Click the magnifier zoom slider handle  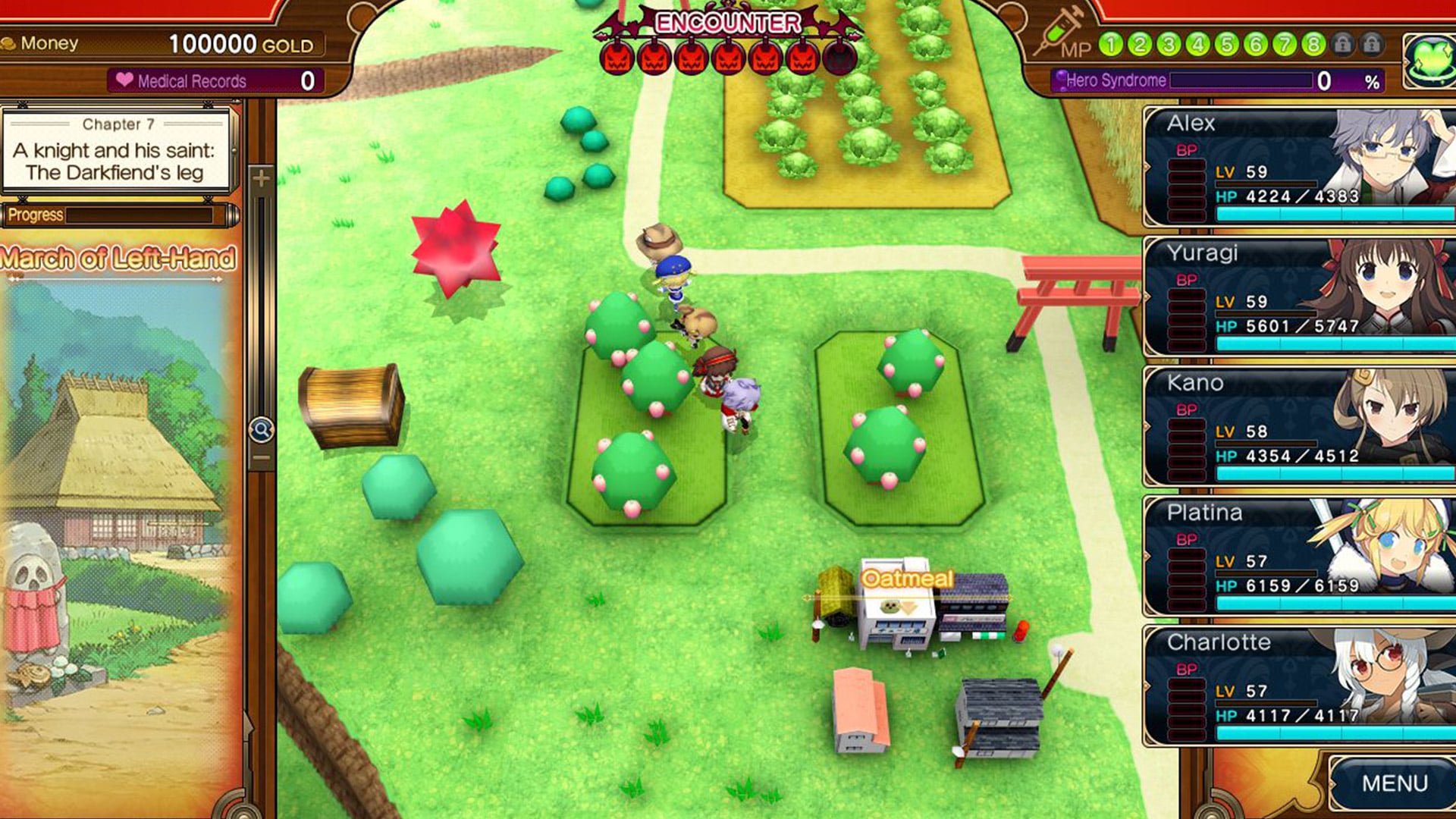click(x=261, y=430)
